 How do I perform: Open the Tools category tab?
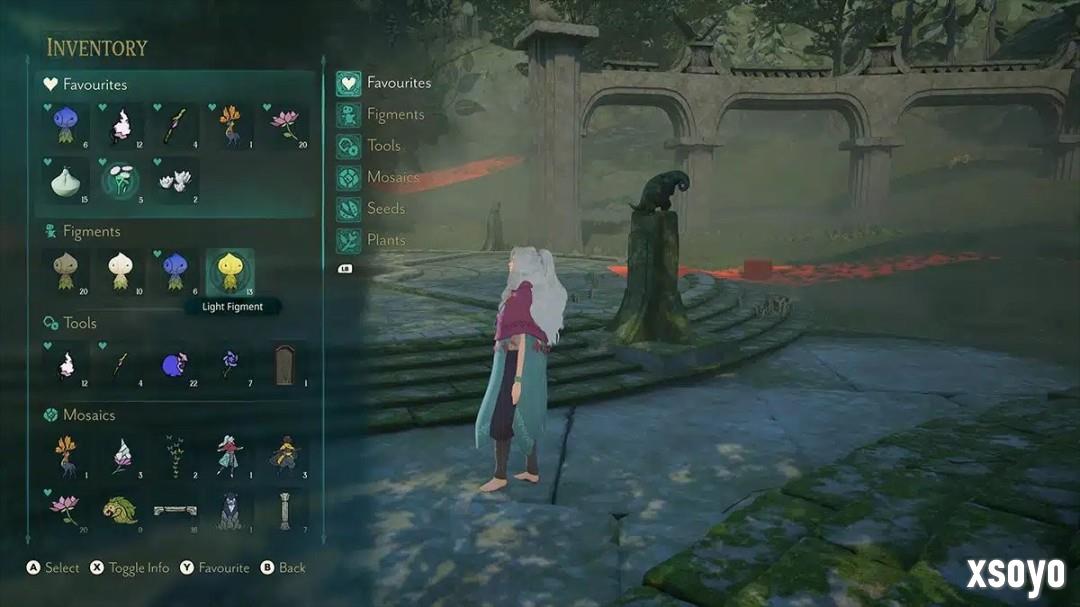(383, 146)
